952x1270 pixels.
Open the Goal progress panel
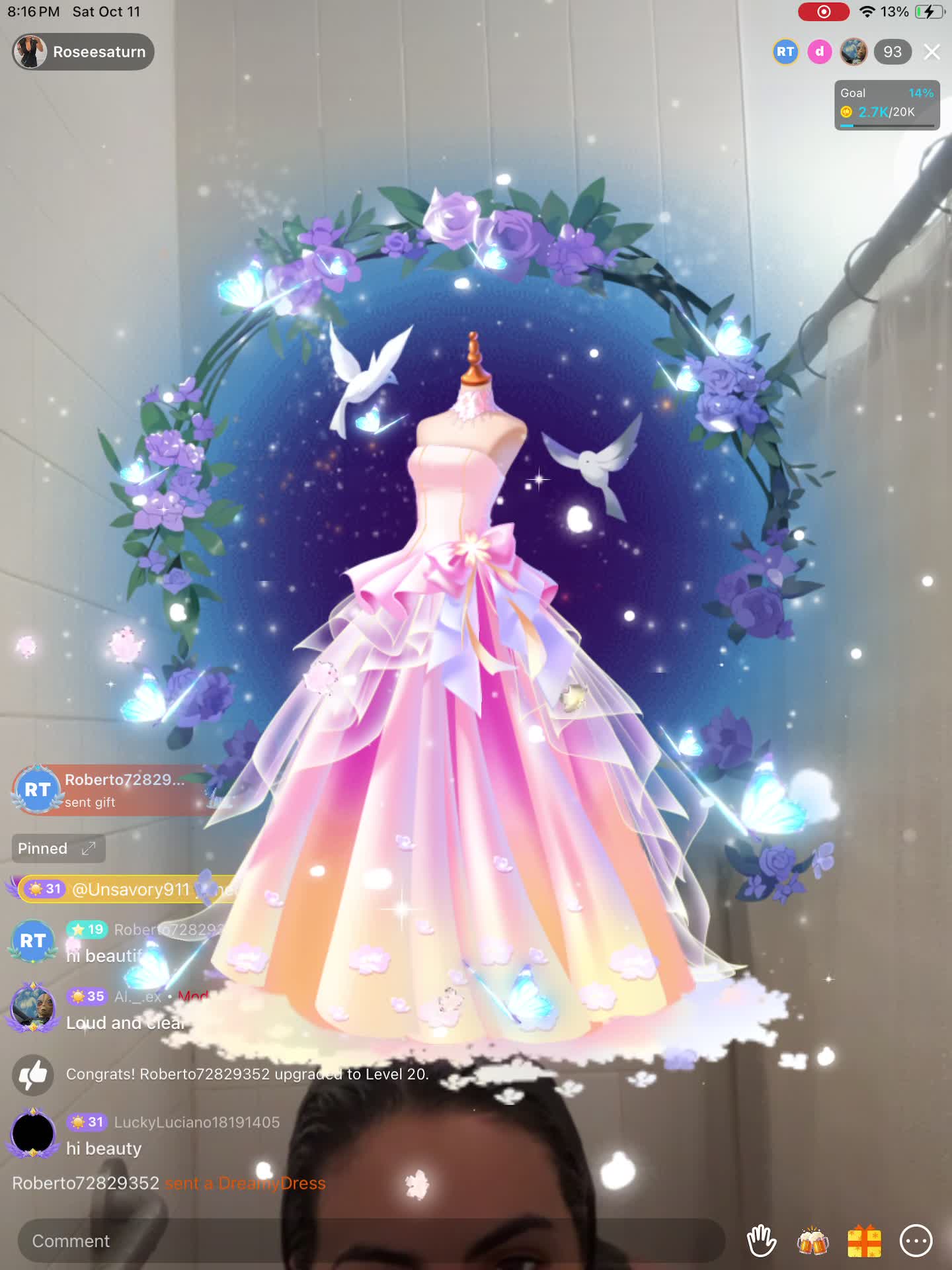tap(887, 105)
